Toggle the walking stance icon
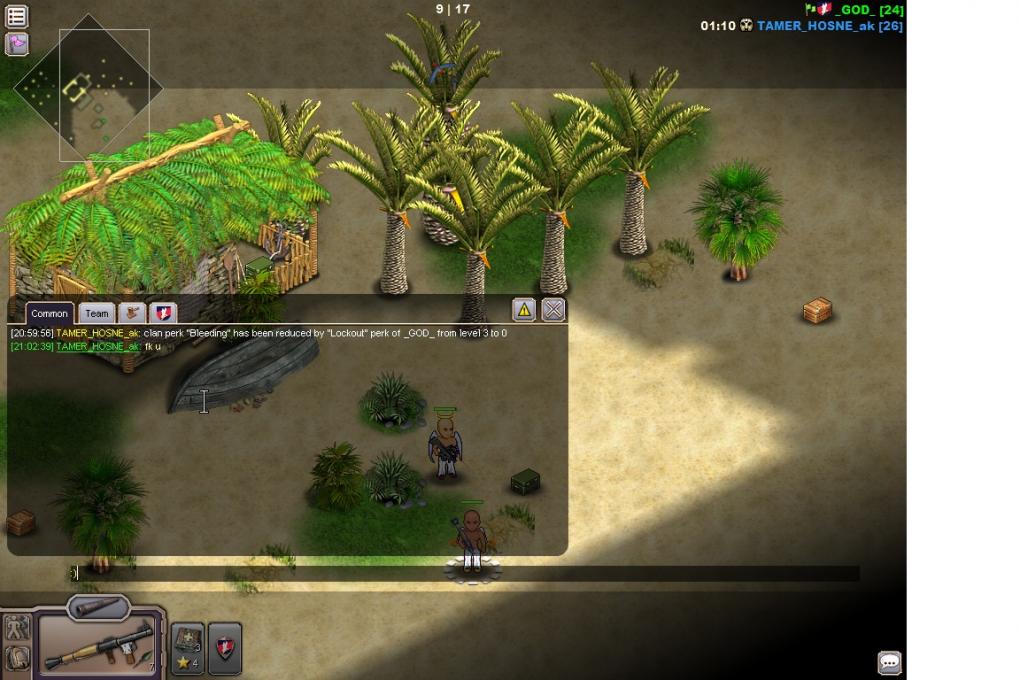This screenshot has height=680, width=1020. (17, 628)
